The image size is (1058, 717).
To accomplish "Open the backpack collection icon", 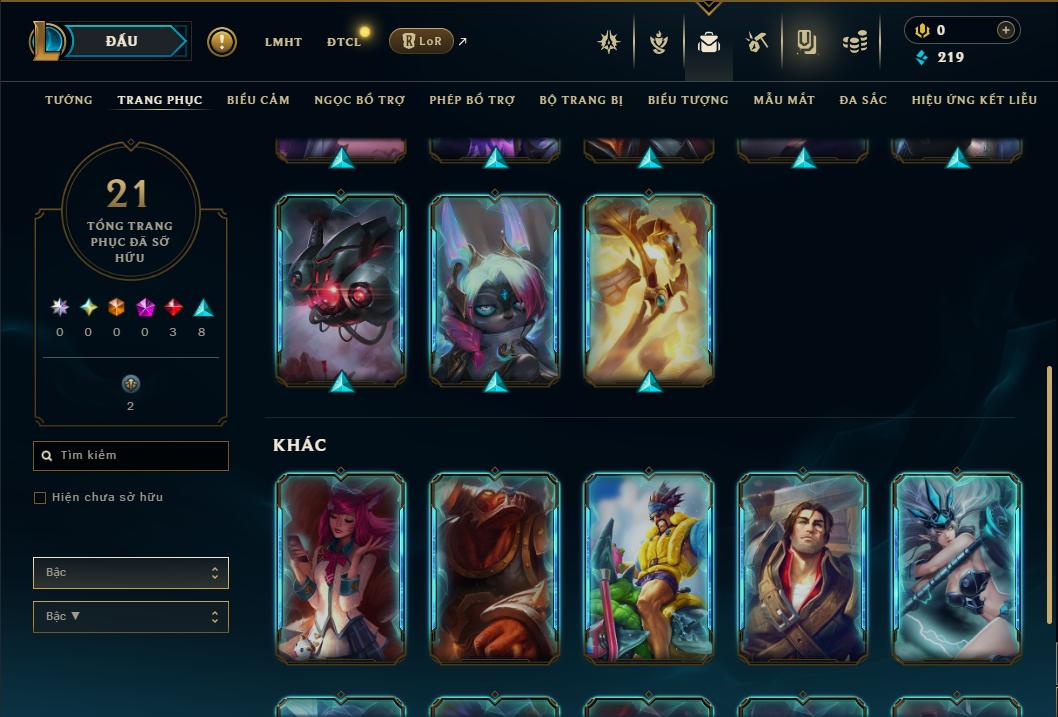I will coord(709,42).
